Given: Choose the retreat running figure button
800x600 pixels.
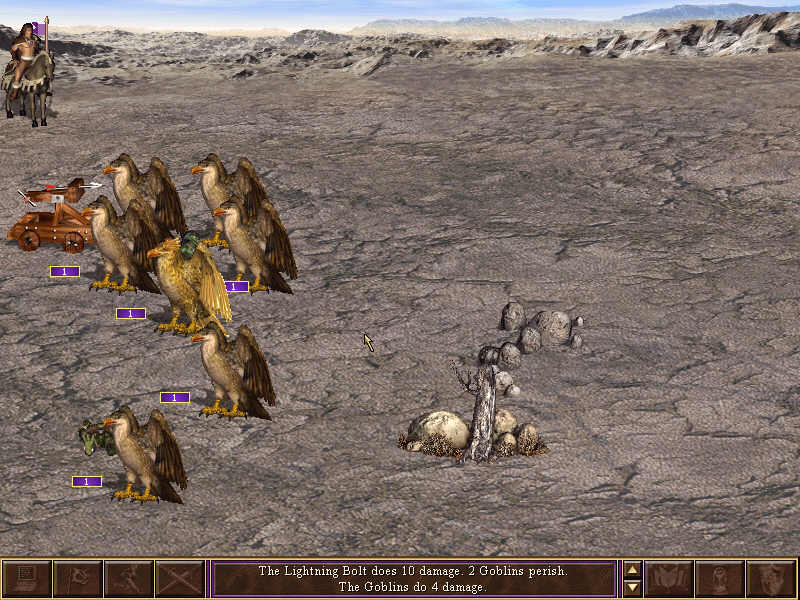Looking at the screenshot, I should point(129,579).
